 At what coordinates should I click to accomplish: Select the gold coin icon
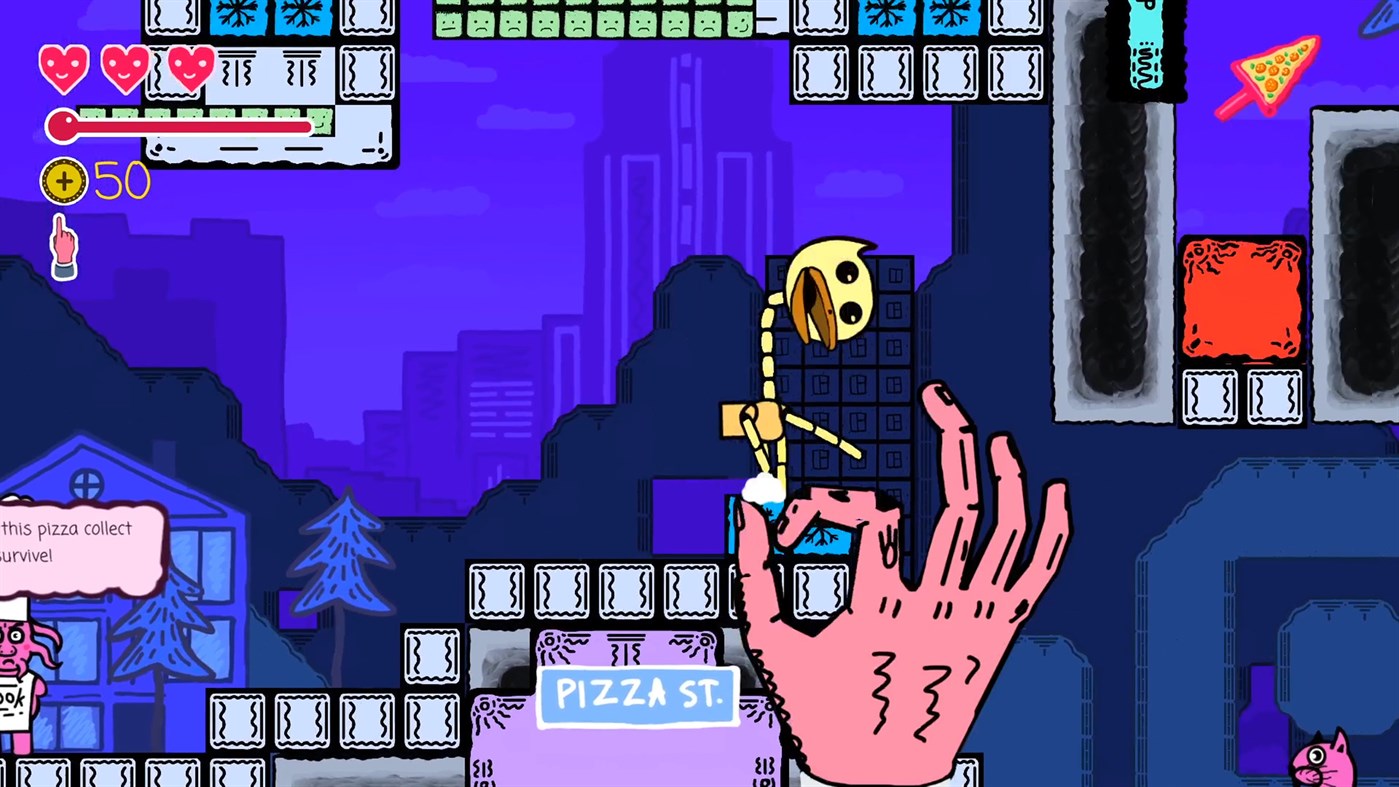(x=66, y=183)
